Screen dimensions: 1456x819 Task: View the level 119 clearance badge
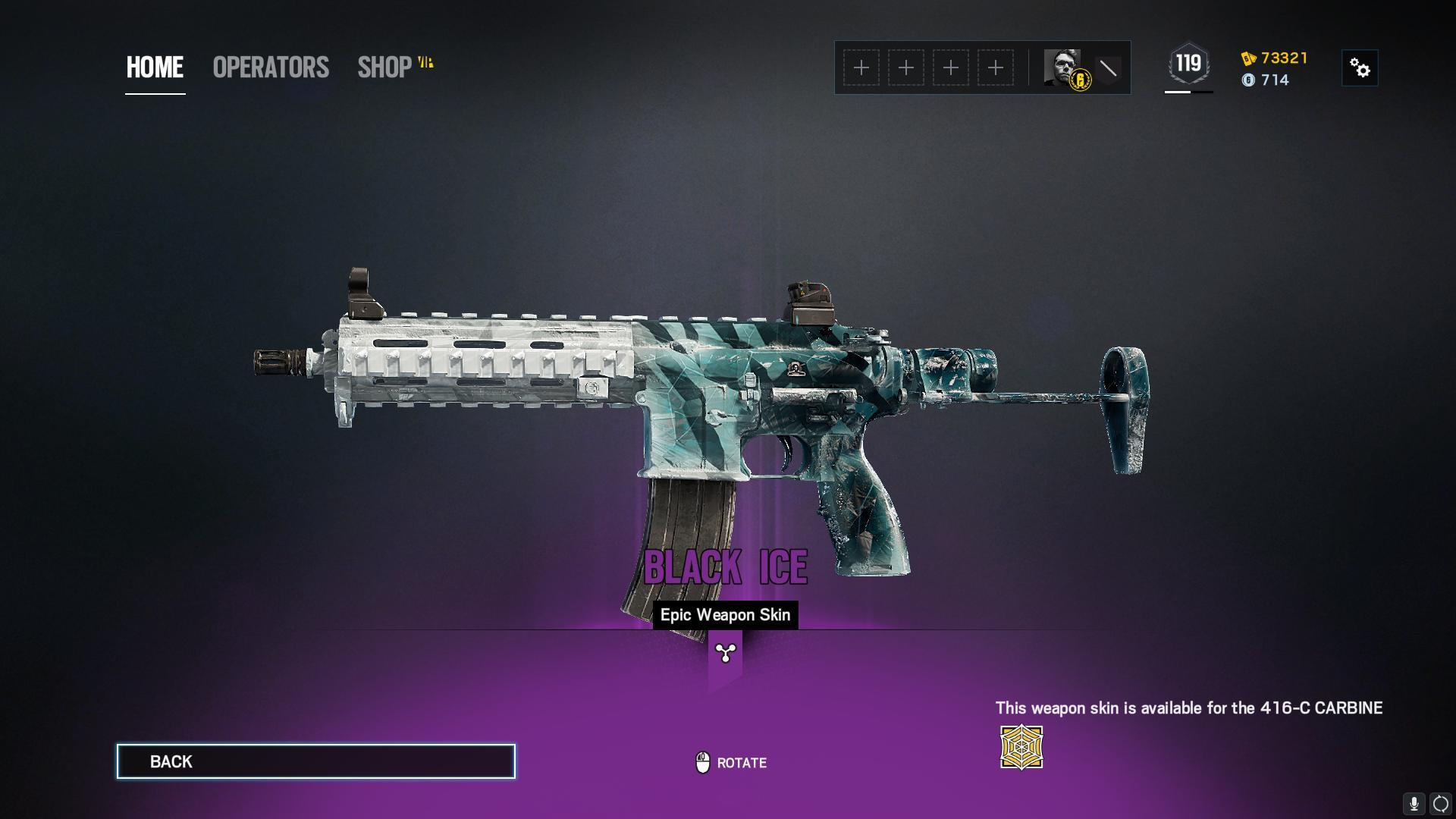pyautogui.click(x=1188, y=64)
